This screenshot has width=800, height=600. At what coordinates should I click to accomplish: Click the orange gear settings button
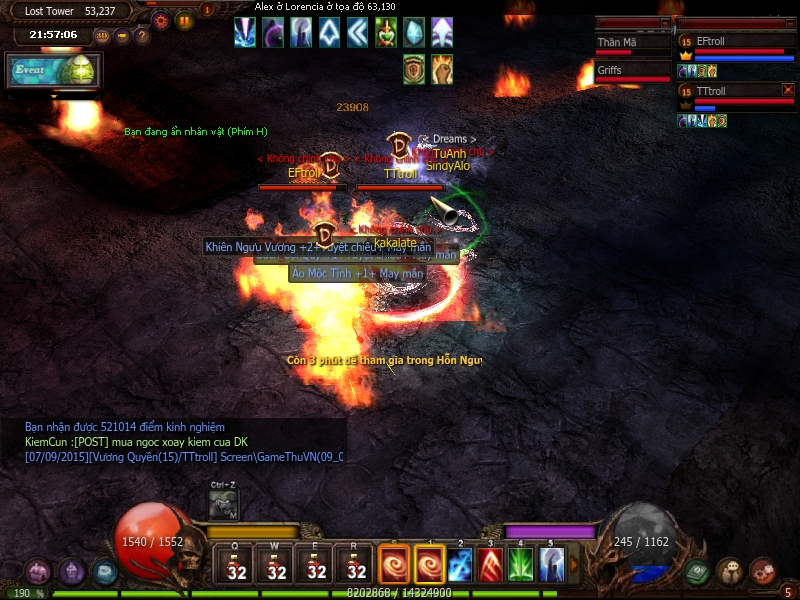[161, 20]
